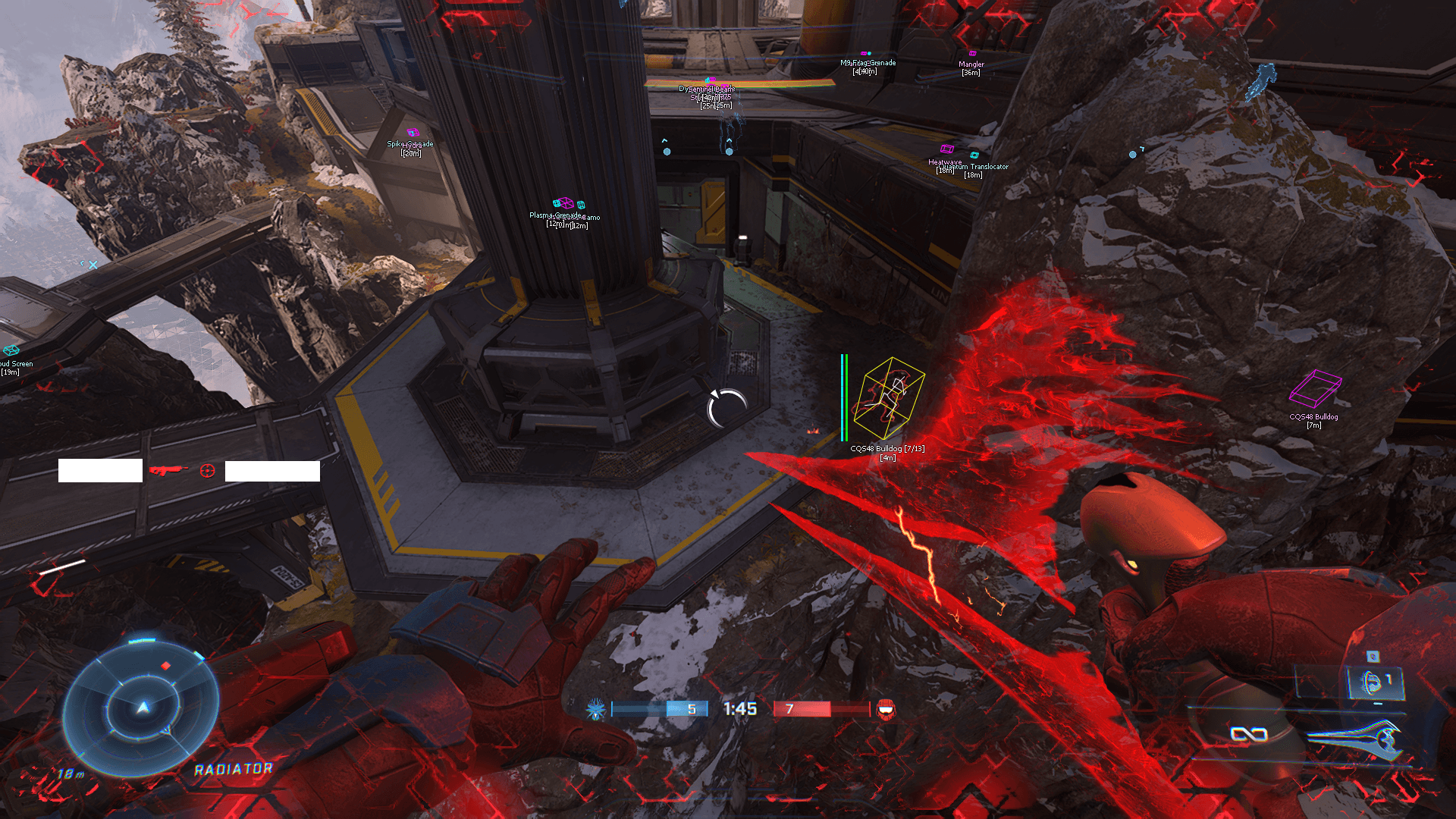Viewport: 1456px width, 819px height.
Task: Click the red team helmet emblem
Action: (885, 710)
